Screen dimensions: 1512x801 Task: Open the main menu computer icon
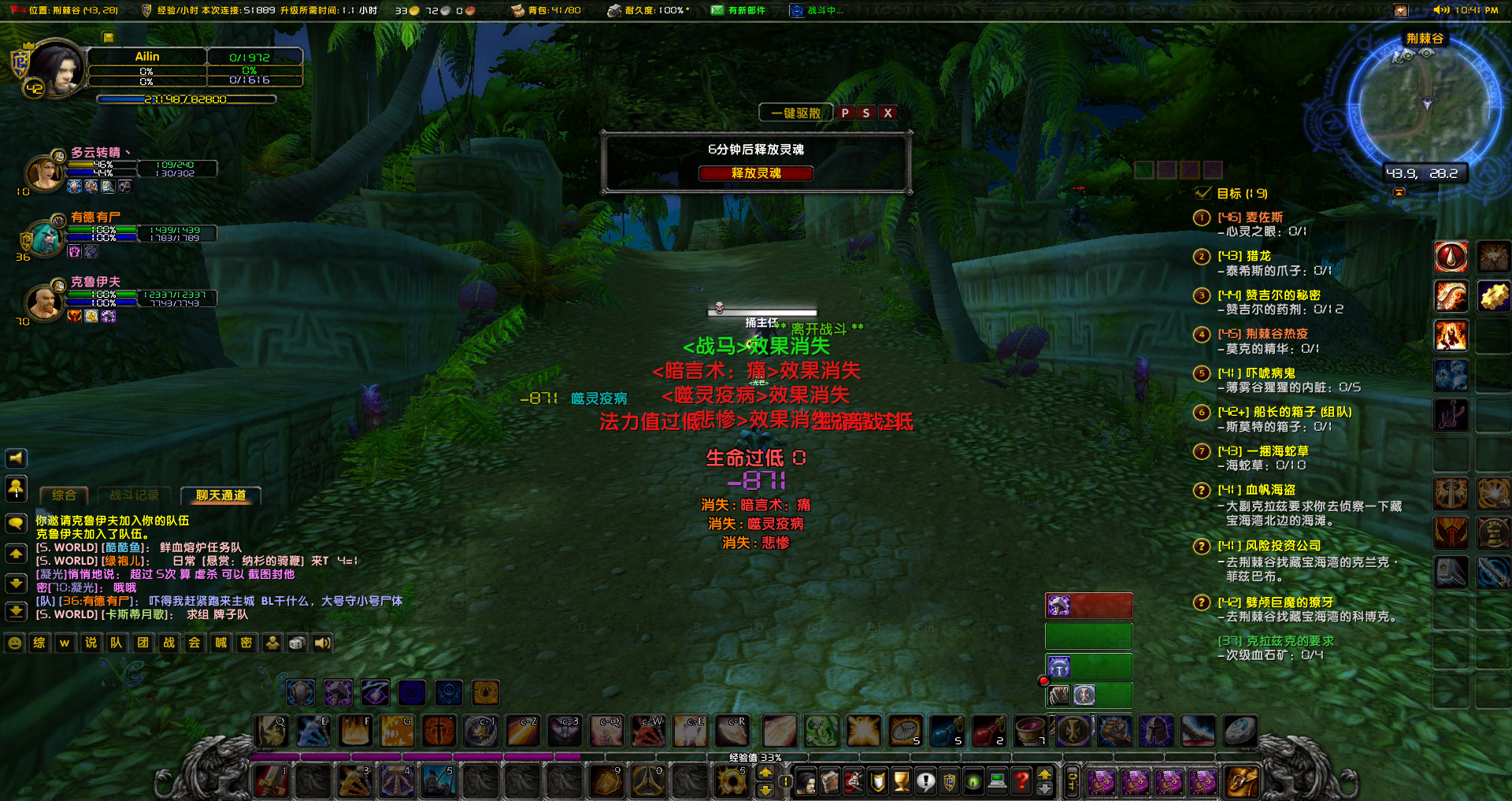(998, 781)
